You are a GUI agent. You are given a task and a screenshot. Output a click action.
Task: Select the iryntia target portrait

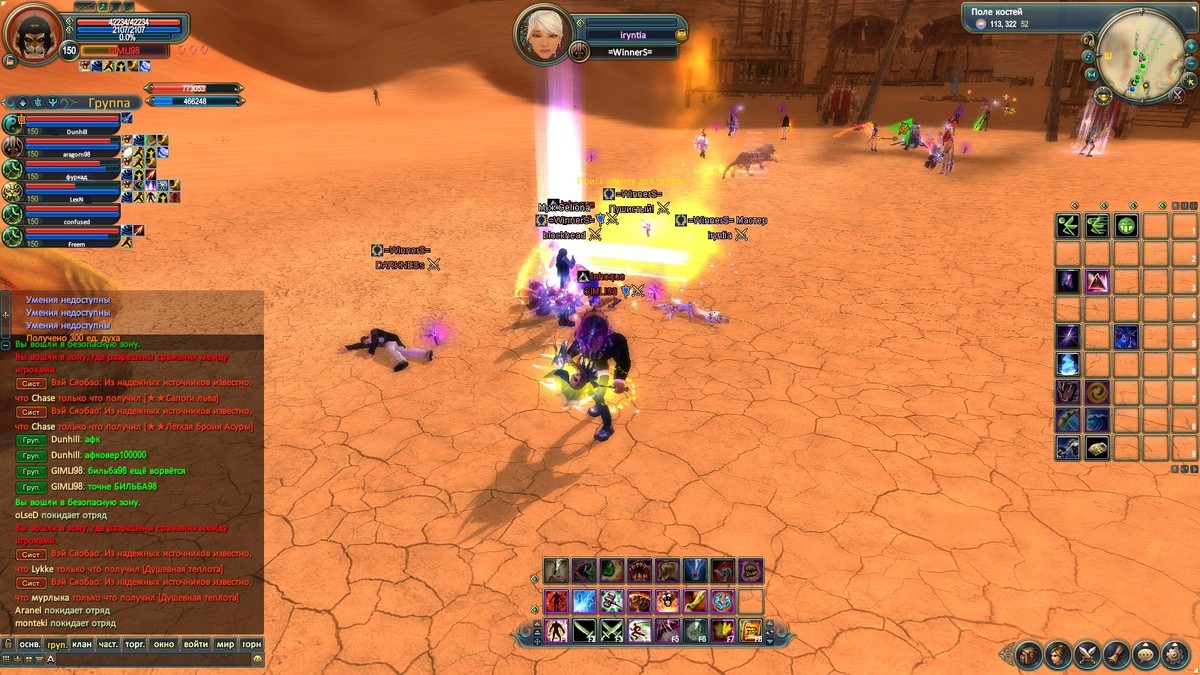[x=543, y=35]
